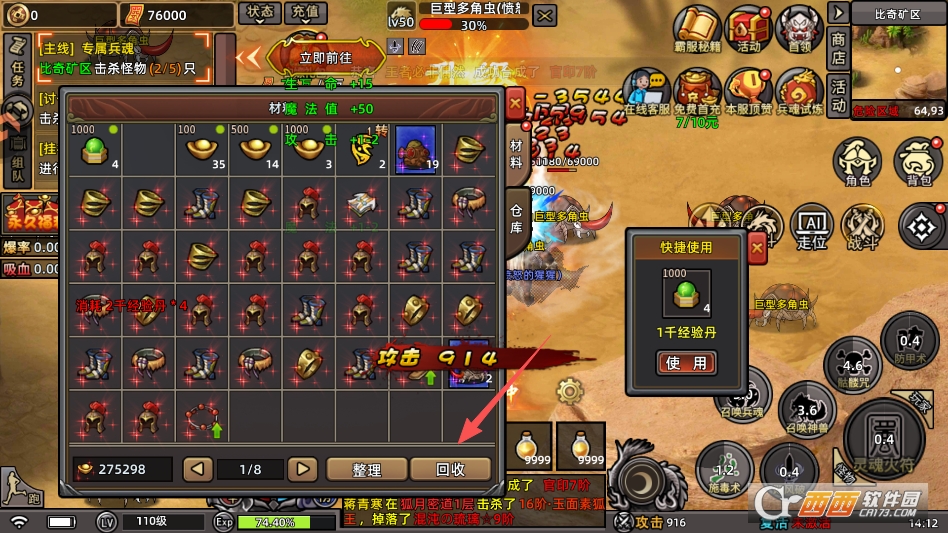Go to the previous inventory page
948x533 pixels.
(x=198, y=469)
